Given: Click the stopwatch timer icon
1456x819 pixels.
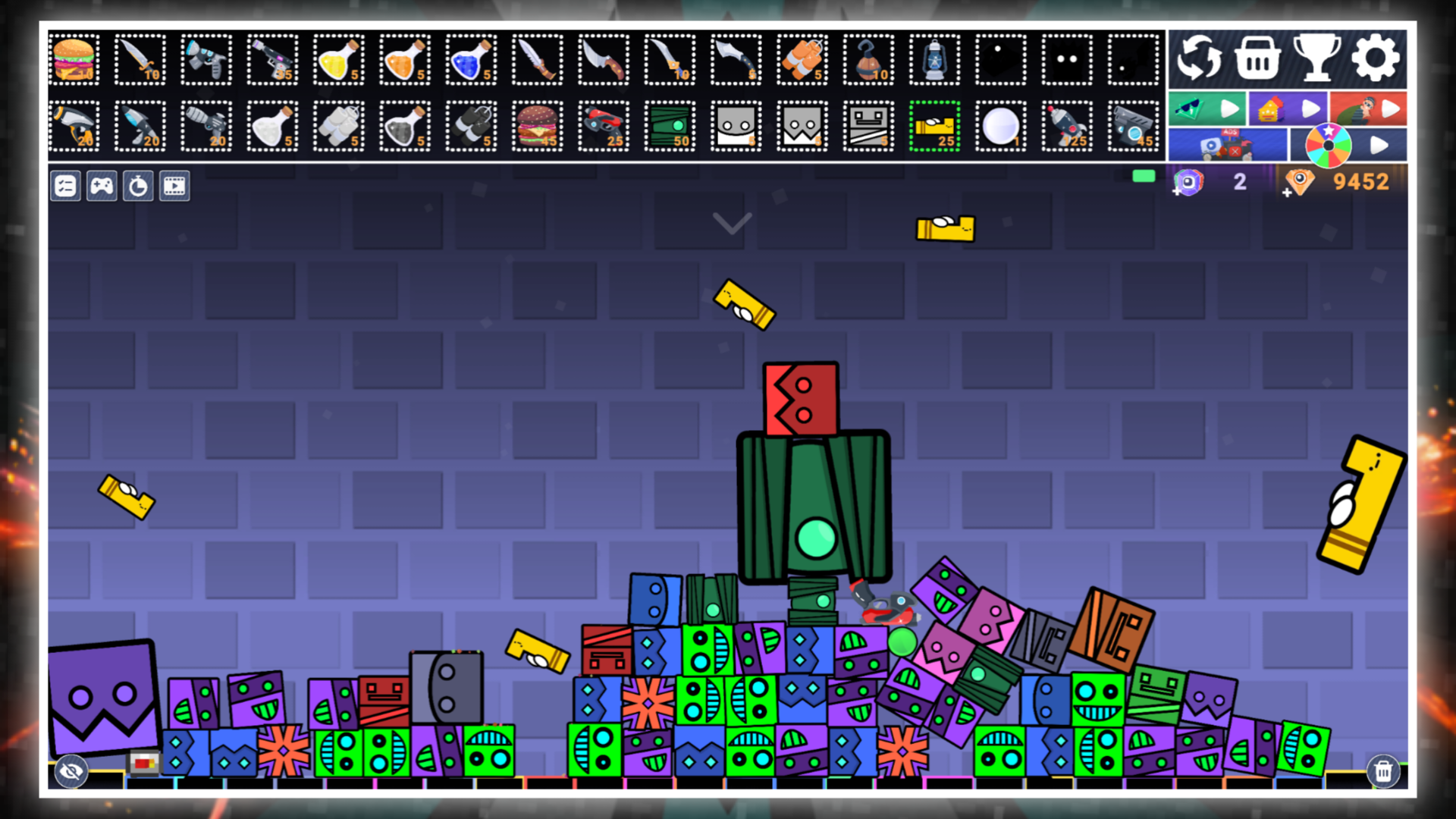Looking at the screenshot, I should [x=139, y=186].
